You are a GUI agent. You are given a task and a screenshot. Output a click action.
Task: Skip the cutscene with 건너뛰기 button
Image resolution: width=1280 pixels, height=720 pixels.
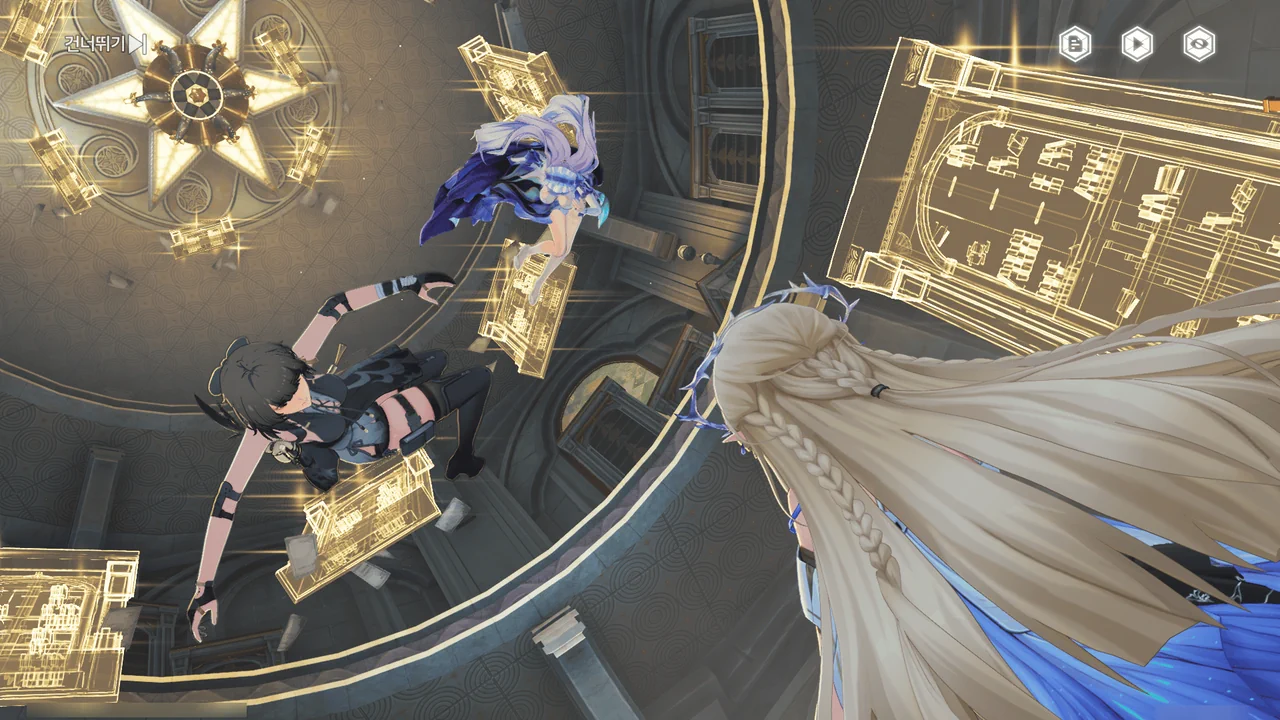point(106,44)
